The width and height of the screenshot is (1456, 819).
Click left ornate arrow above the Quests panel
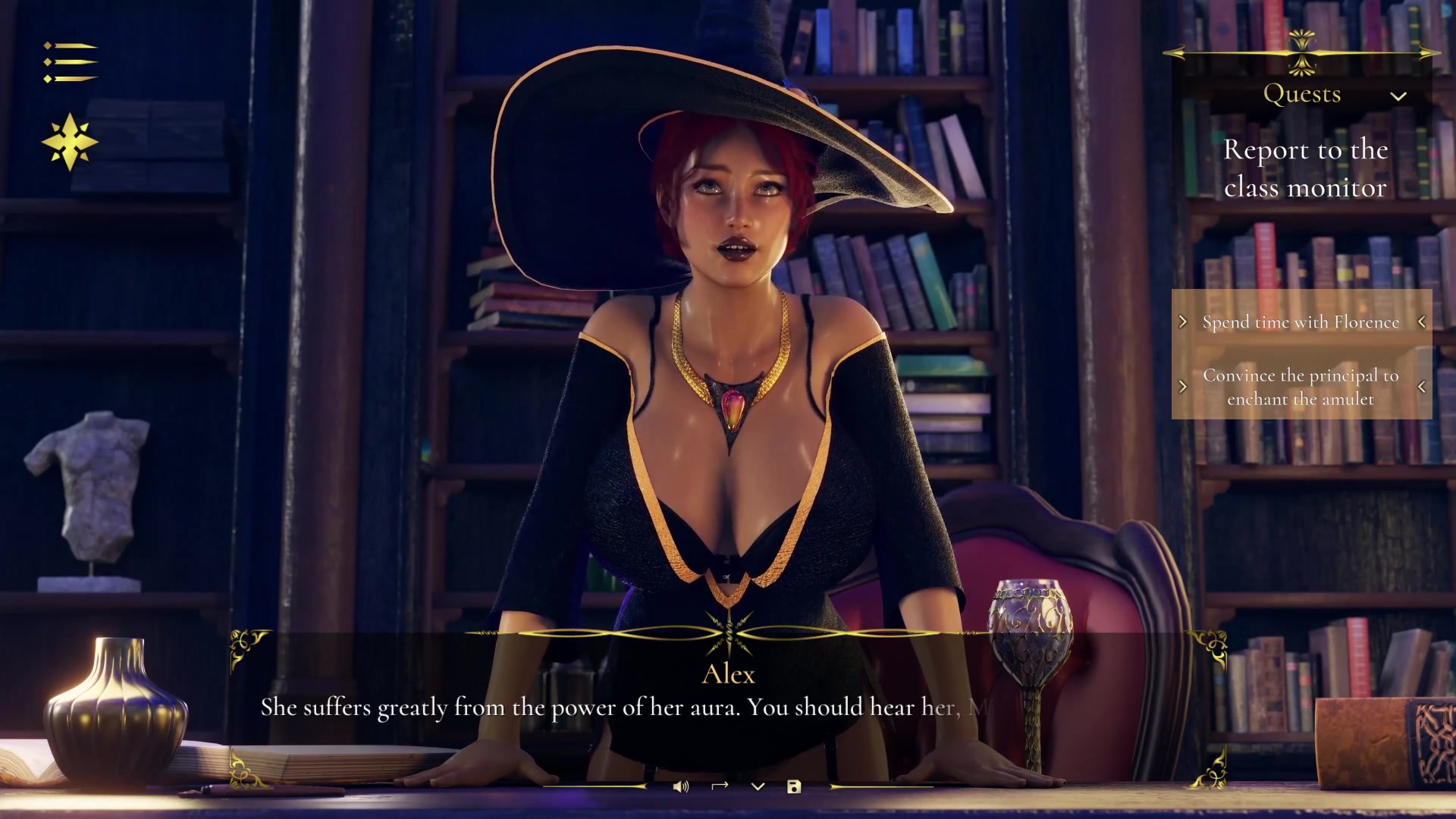click(1177, 52)
